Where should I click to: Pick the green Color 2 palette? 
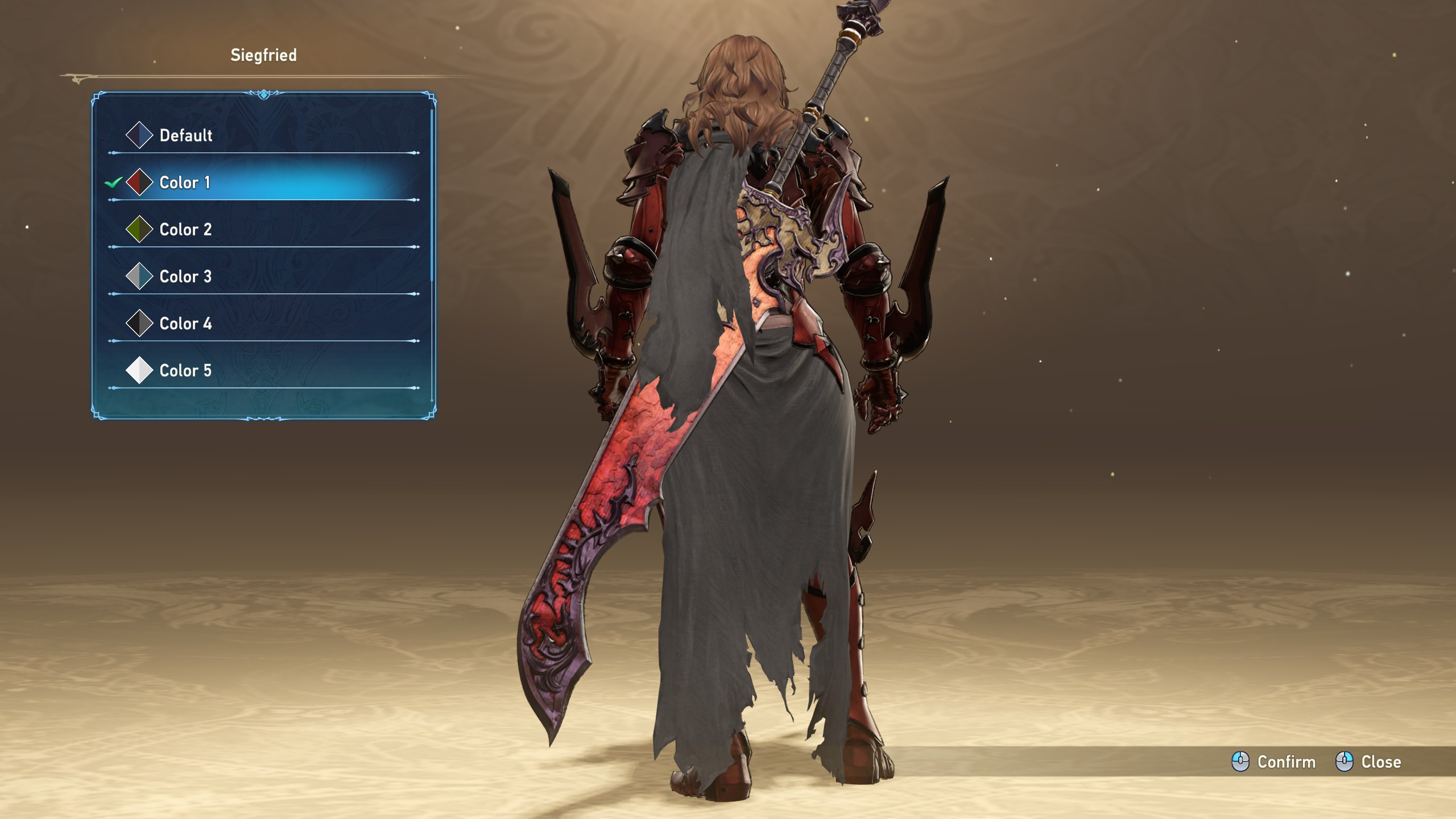tap(185, 230)
